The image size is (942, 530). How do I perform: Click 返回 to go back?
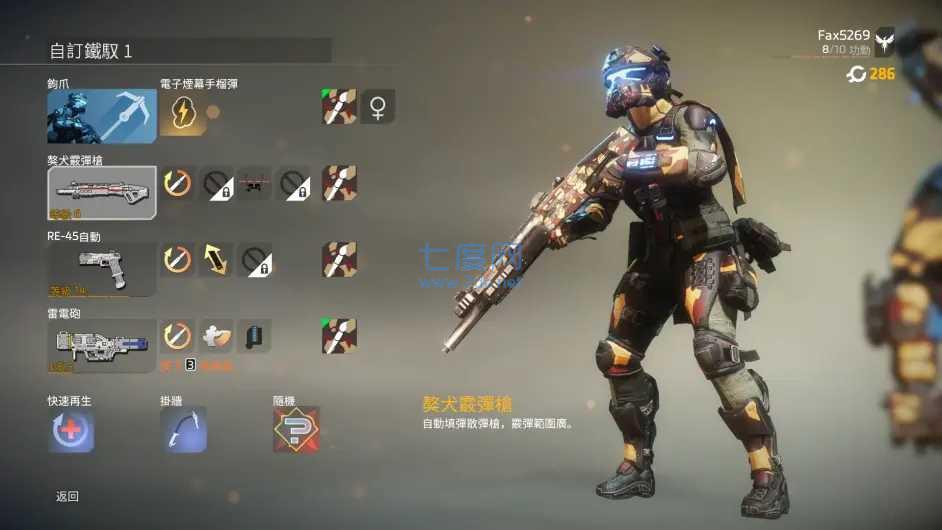[x=67, y=496]
